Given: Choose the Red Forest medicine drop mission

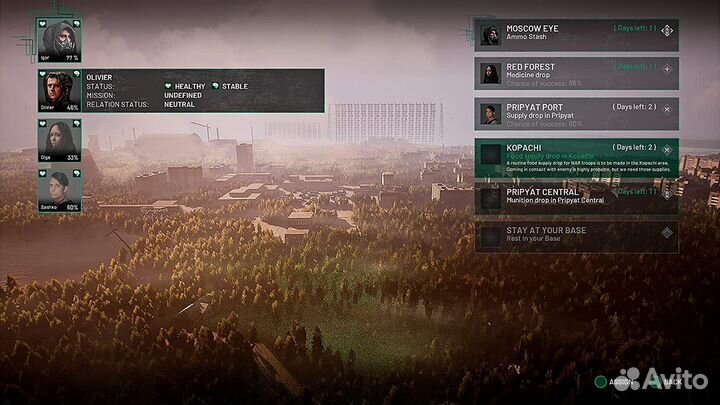Looking at the screenshot, I should (575, 73).
